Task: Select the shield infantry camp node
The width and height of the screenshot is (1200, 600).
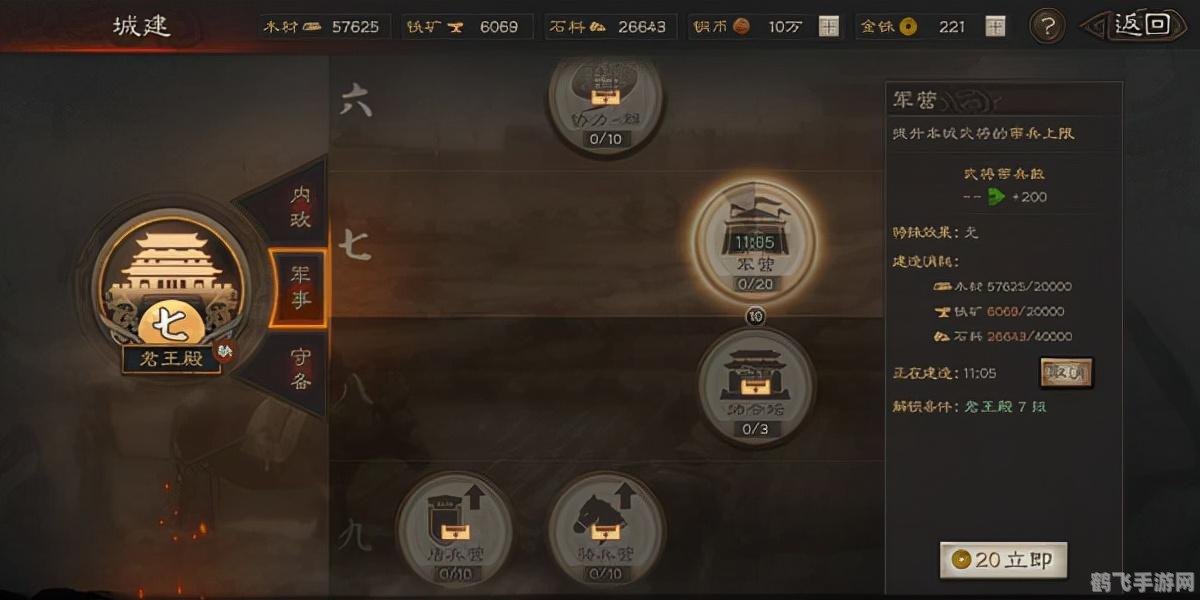Action: click(x=455, y=528)
